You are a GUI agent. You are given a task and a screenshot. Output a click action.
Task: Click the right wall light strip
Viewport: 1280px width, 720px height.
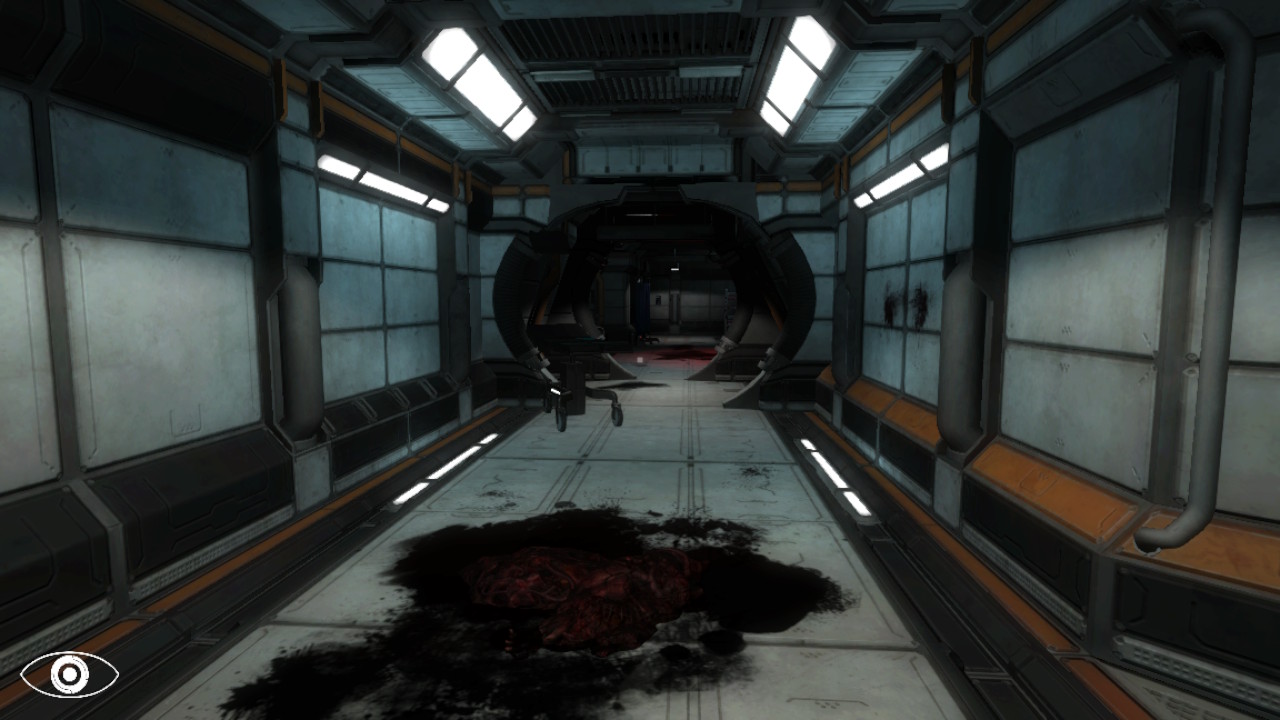[x=900, y=175]
